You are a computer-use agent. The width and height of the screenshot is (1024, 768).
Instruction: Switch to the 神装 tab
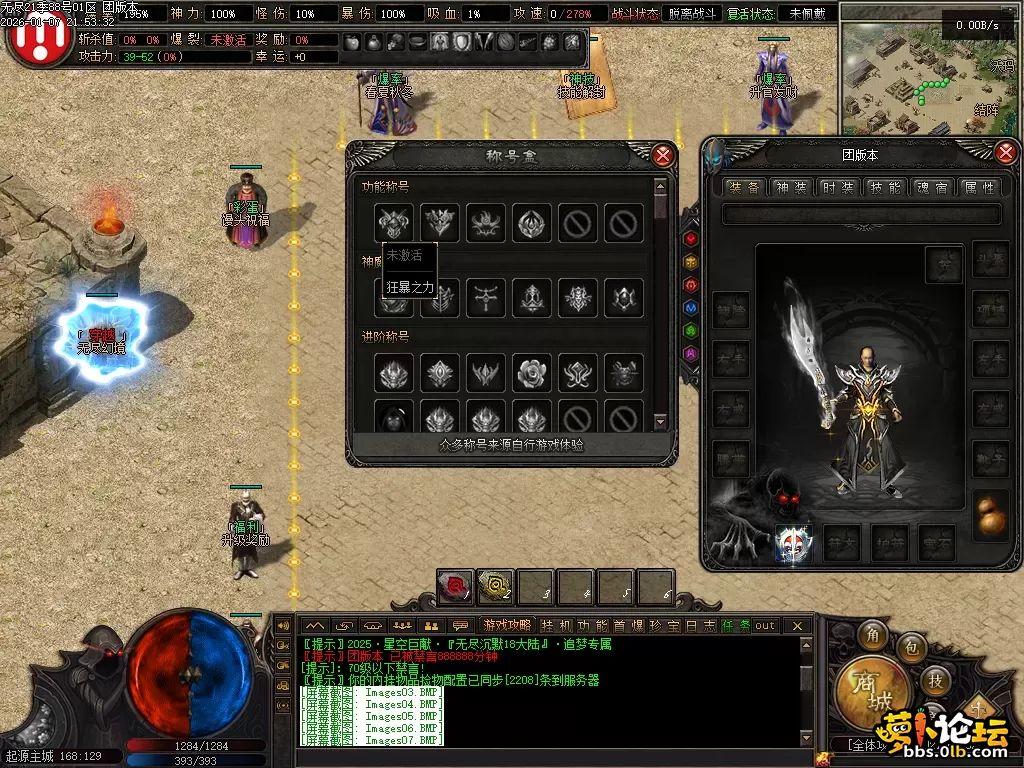pyautogui.click(x=793, y=187)
